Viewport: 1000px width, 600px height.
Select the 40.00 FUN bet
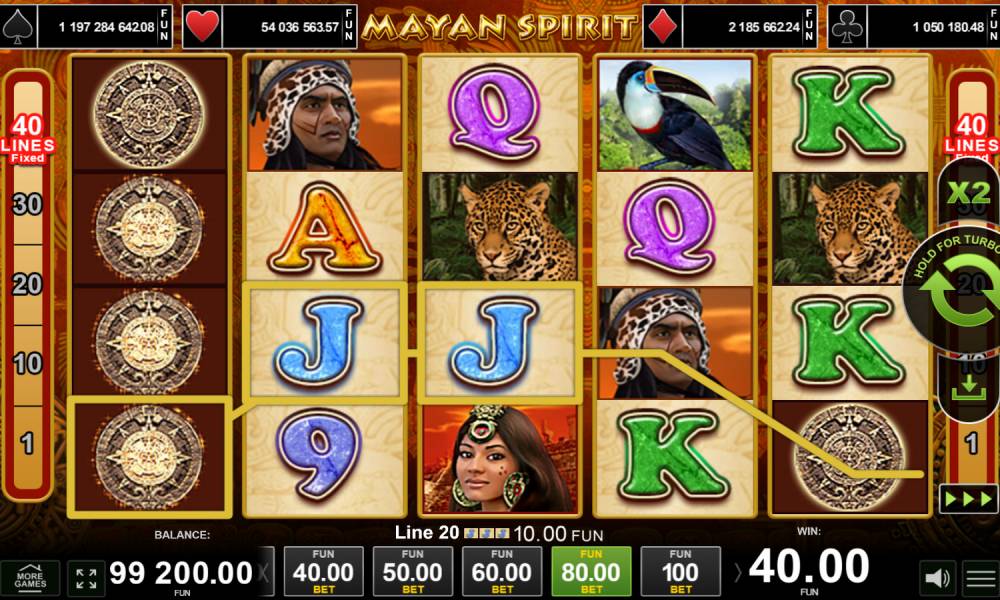pos(324,572)
